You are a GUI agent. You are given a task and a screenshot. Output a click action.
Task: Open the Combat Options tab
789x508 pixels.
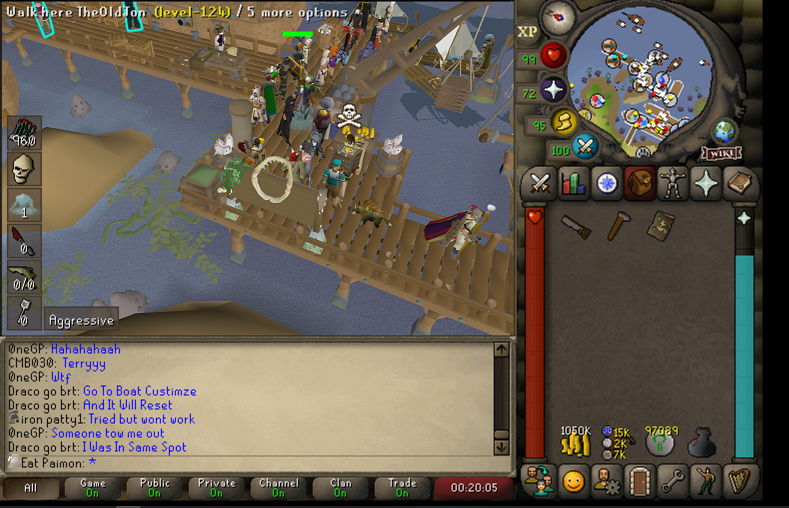(x=540, y=184)
